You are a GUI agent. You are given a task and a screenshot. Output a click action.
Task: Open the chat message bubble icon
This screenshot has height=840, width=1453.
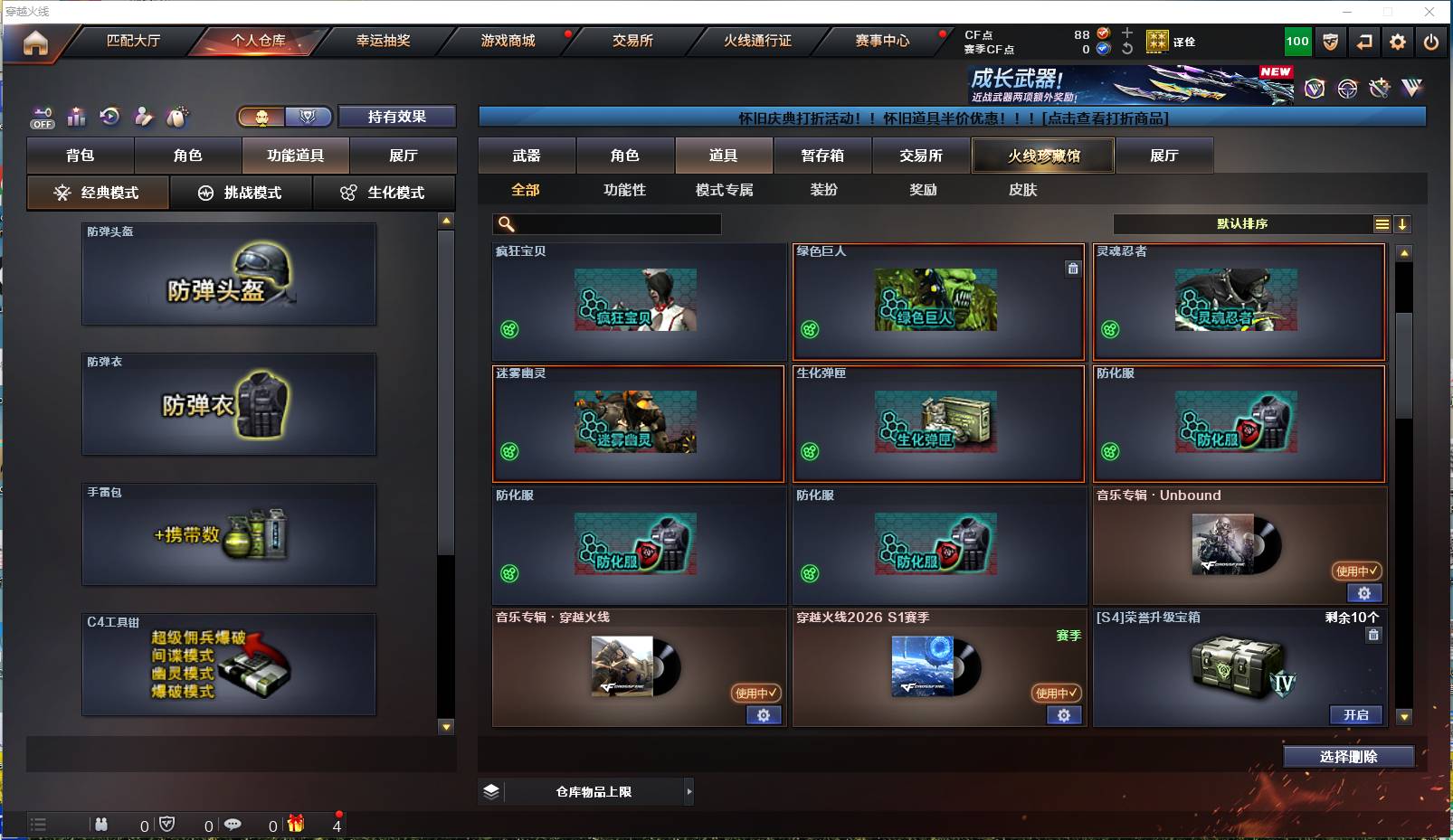[x=234, y=825]
